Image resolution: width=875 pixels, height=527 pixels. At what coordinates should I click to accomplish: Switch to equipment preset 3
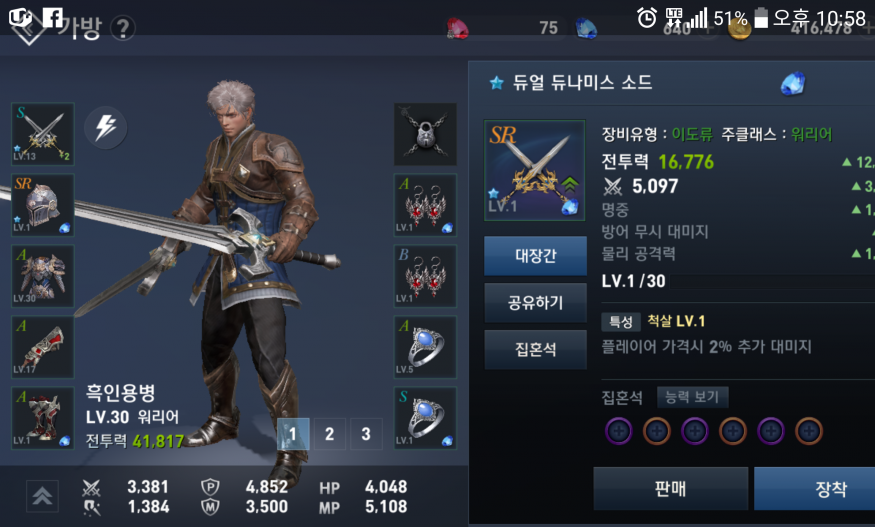366,434
